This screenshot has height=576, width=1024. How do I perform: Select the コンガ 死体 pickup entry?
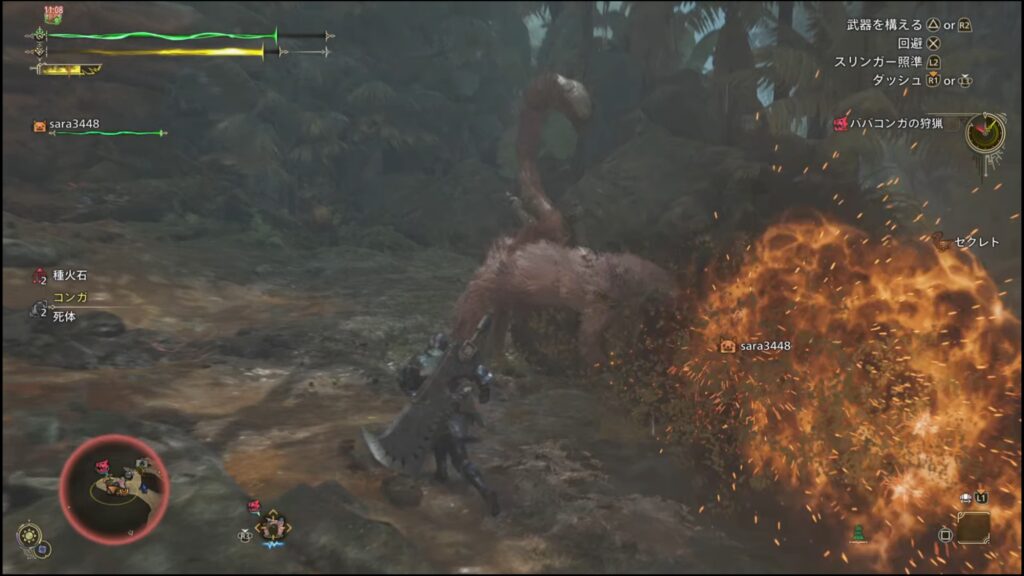click(63, 306)
